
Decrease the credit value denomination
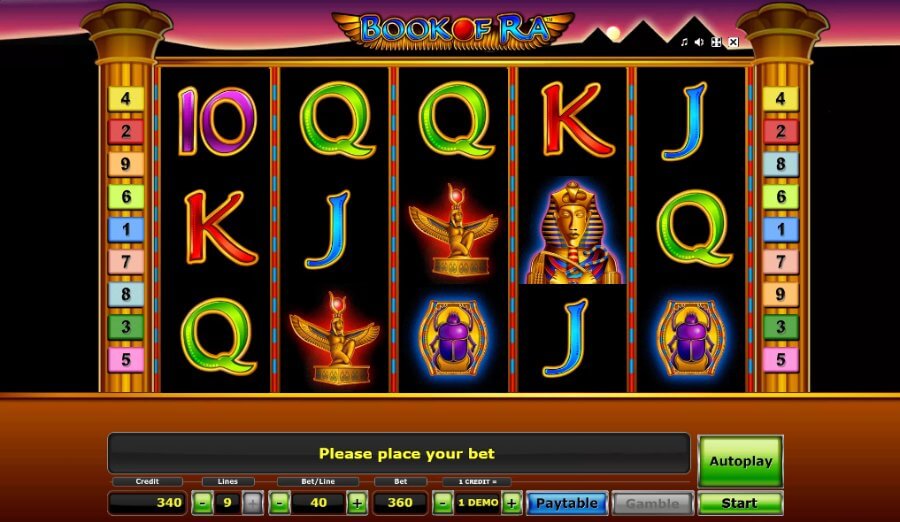(x=443, y=503)
